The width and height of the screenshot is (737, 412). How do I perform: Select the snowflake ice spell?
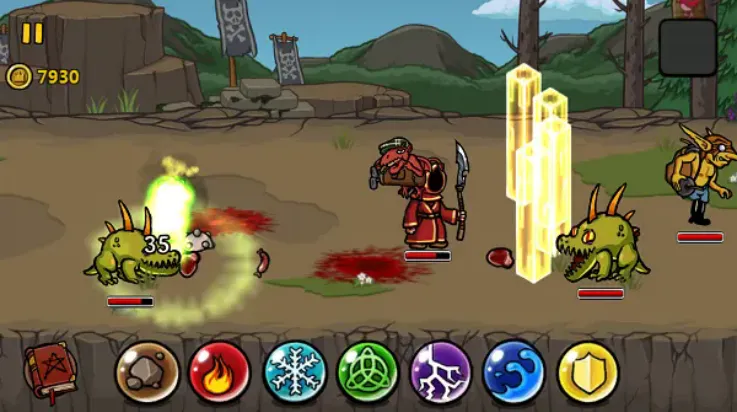tap(294, 372)
